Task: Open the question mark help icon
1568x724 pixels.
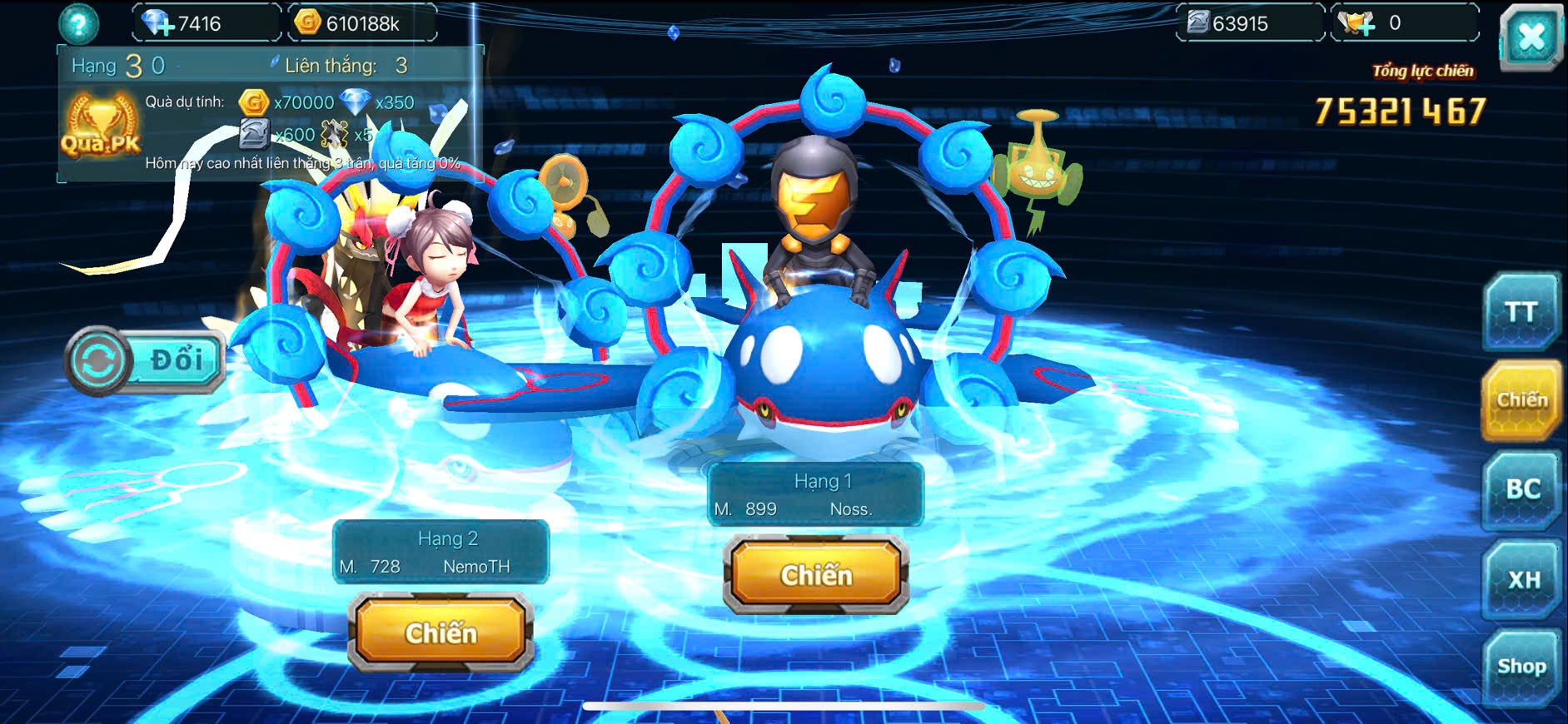Action: click(x=78, y=24)
